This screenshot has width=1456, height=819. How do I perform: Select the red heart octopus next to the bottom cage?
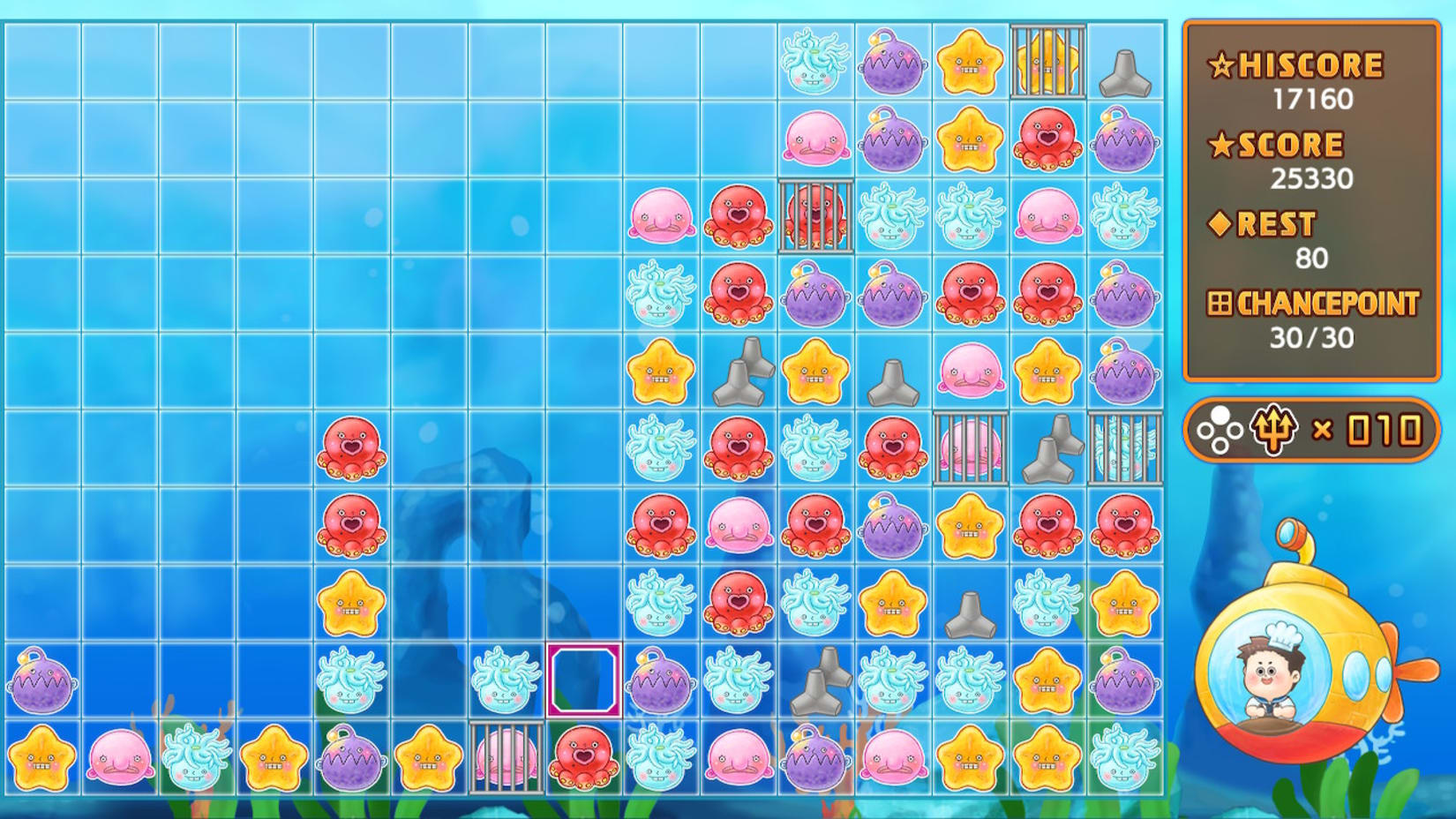point(584,758)
